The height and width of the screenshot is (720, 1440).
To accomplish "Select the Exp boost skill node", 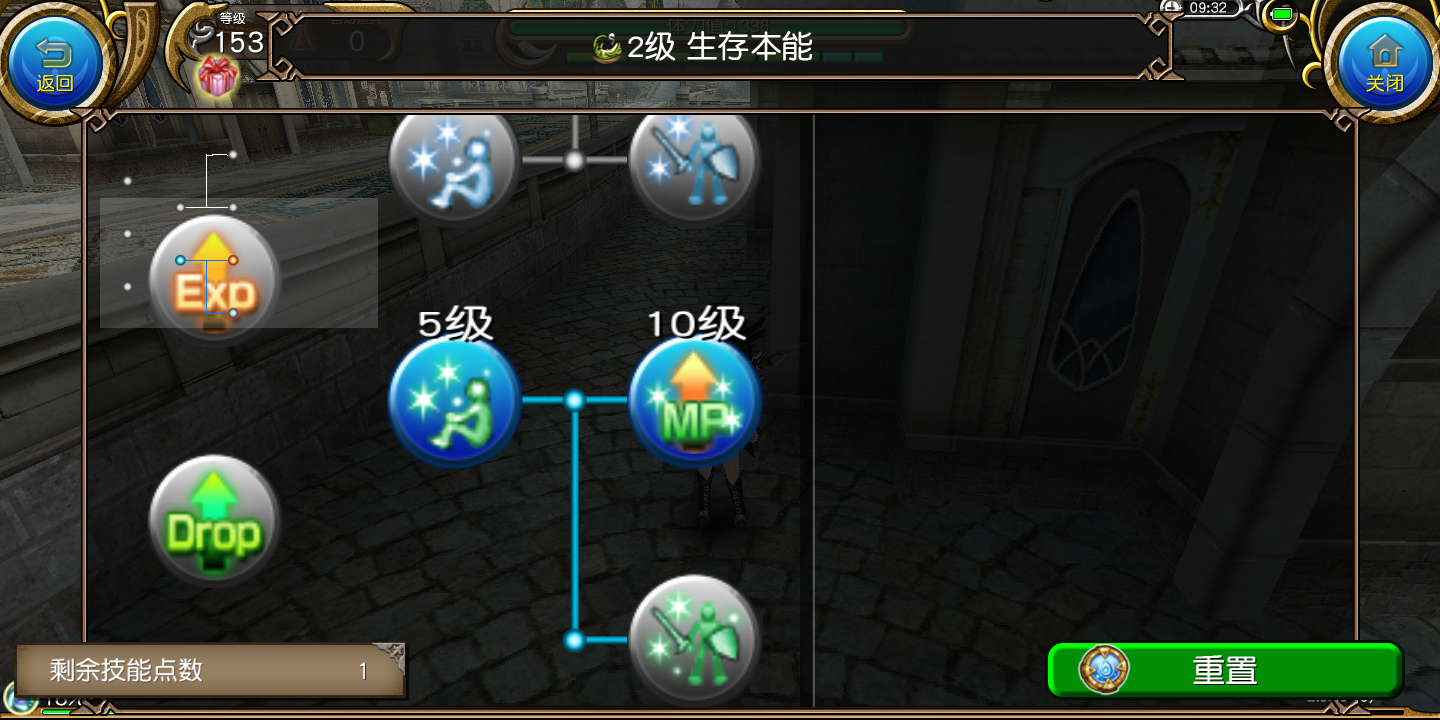I will tap(213, 277).
